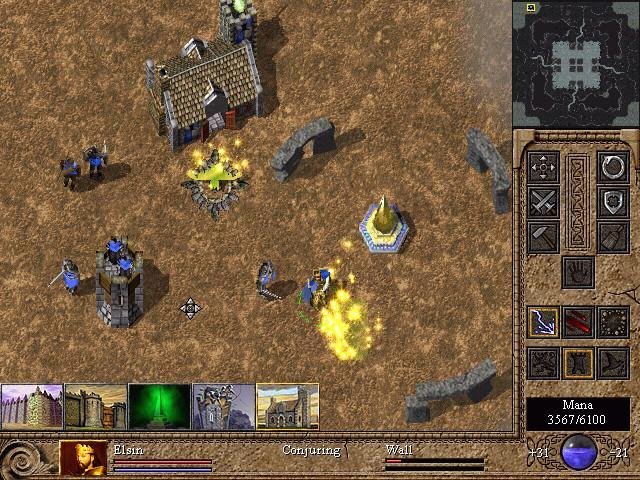The image size is (640, 480).
Task: Activate the open hand stop command
Action: pyautogui.click(x=578, y=271)
